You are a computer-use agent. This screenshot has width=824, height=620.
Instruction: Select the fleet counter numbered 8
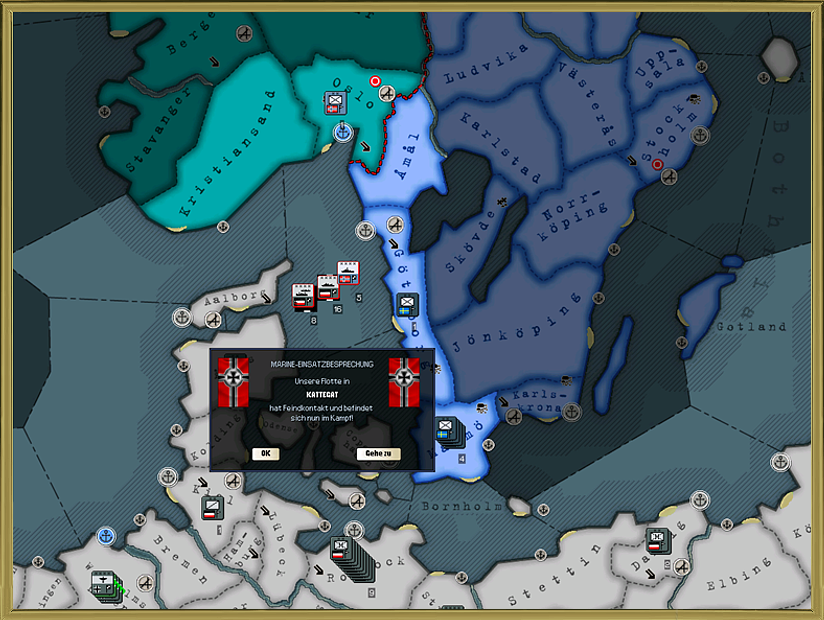[x=304, y=297]
